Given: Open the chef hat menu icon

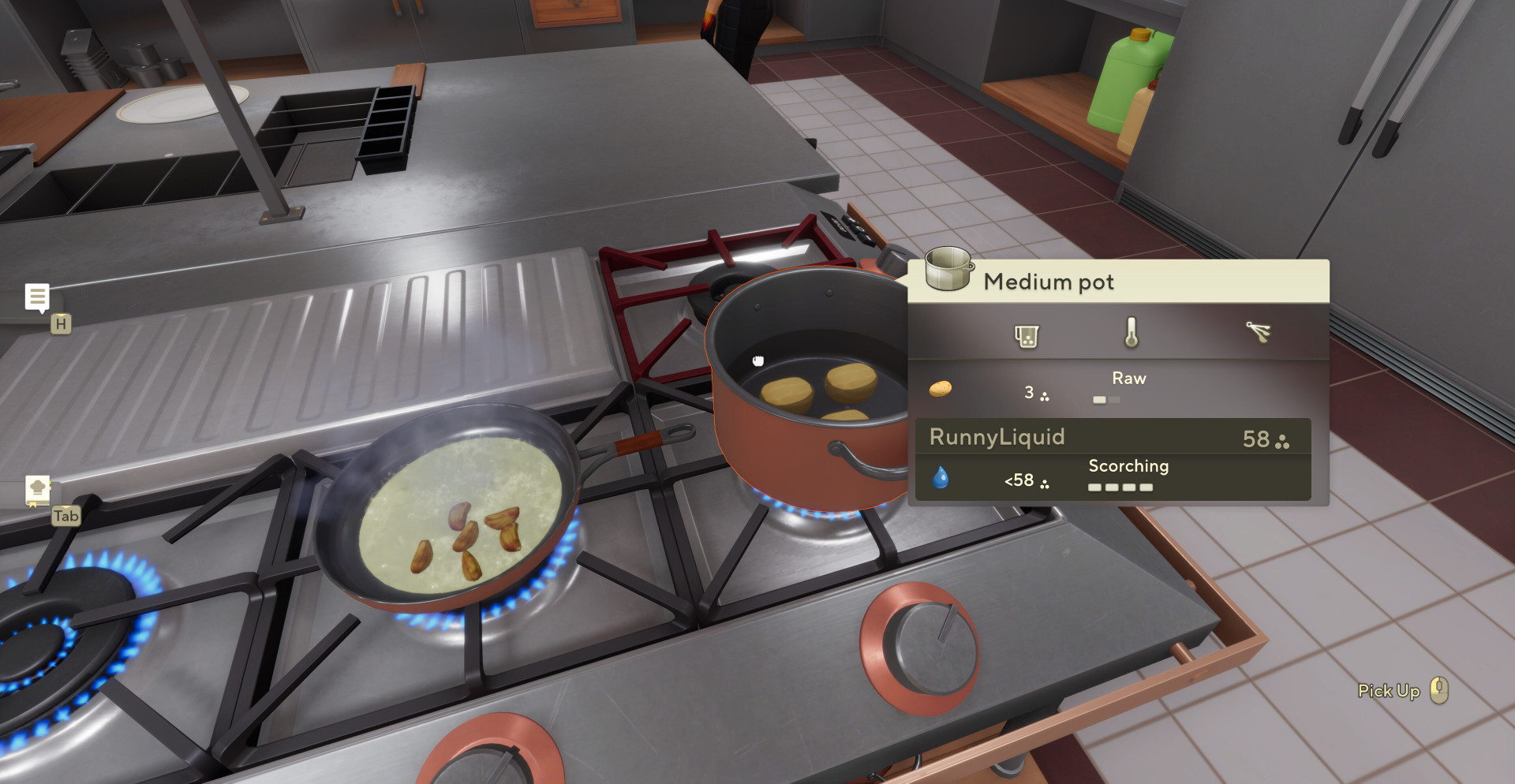Looking at the screenshot, I should 37,488.
